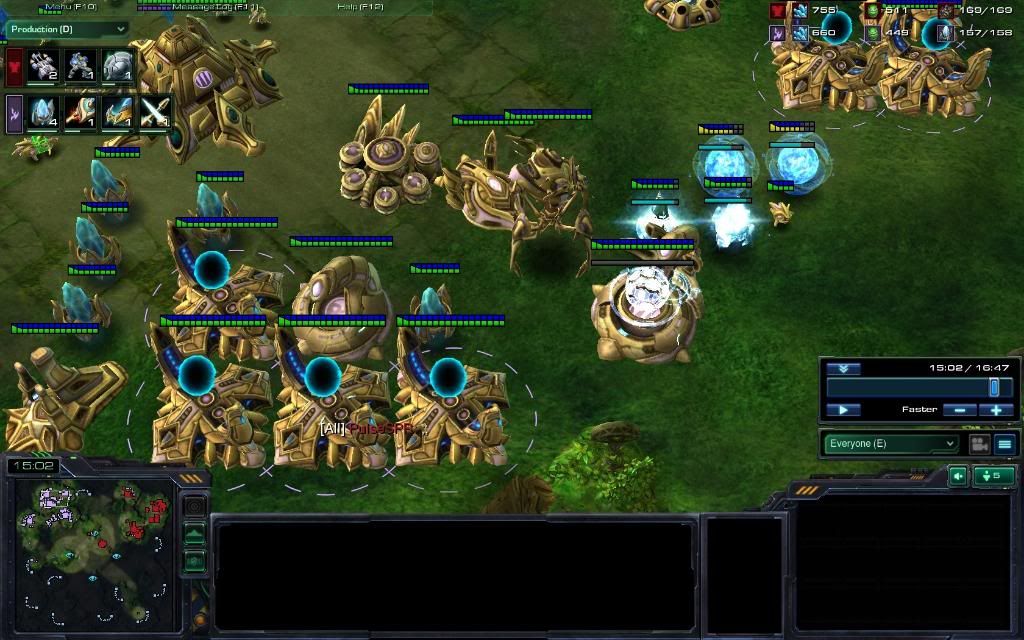Click the replay timeline slider handle
This screenshot has width=1024, height=640.
click(994, 388)
